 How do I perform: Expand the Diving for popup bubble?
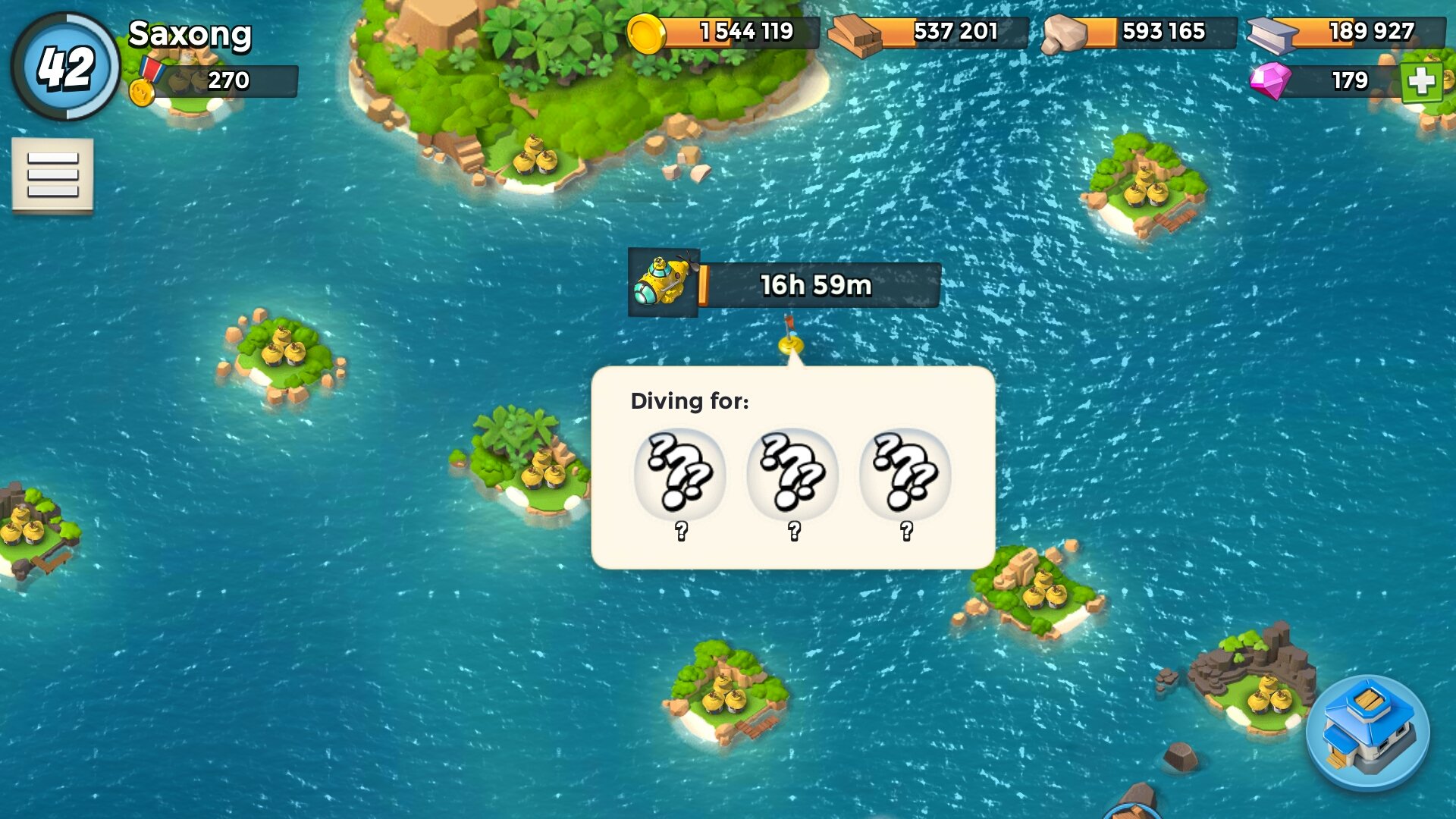[793, 466]
